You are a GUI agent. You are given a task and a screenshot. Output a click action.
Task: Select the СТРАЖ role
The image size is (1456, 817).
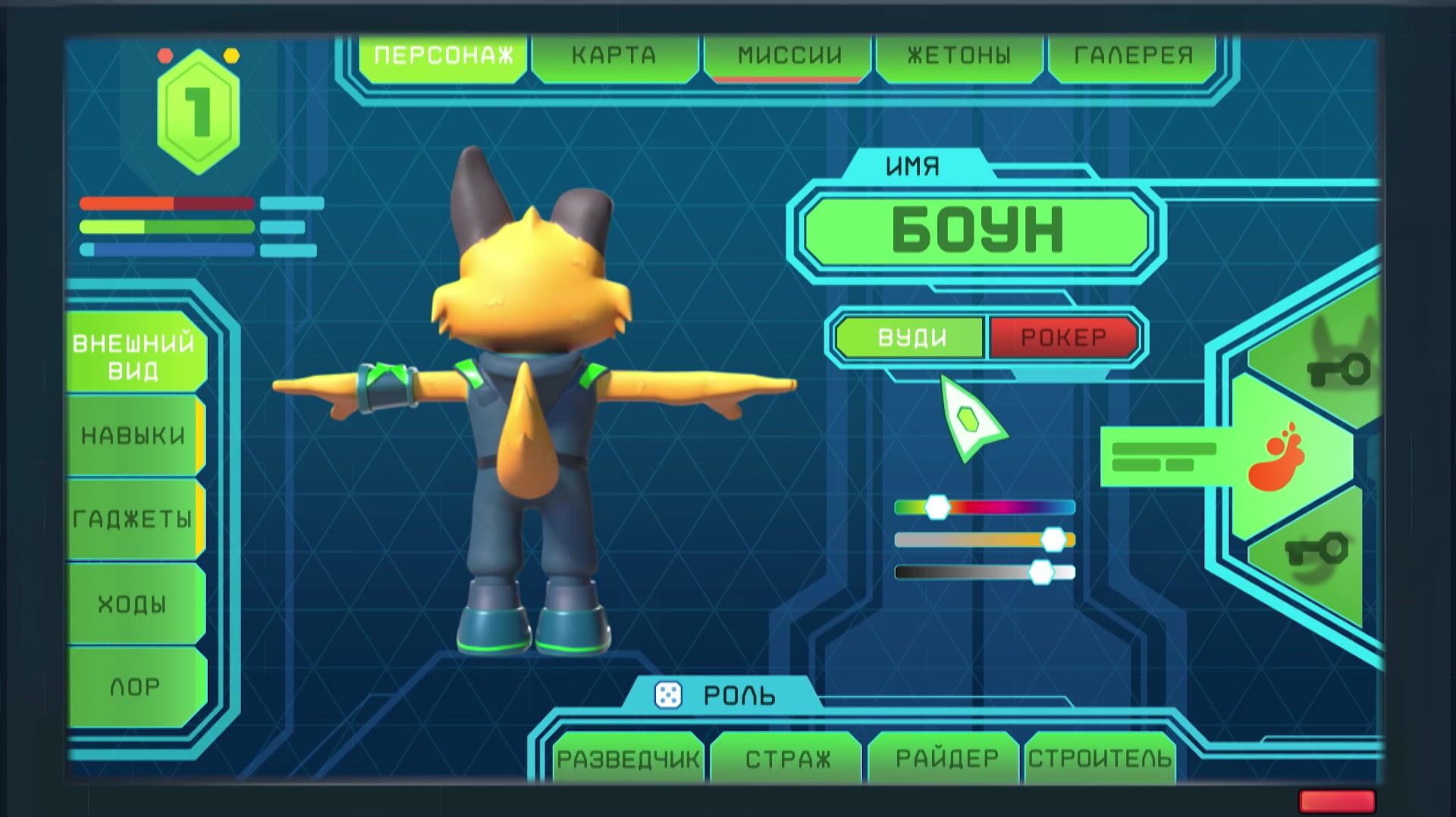click(x=787, y=759)
